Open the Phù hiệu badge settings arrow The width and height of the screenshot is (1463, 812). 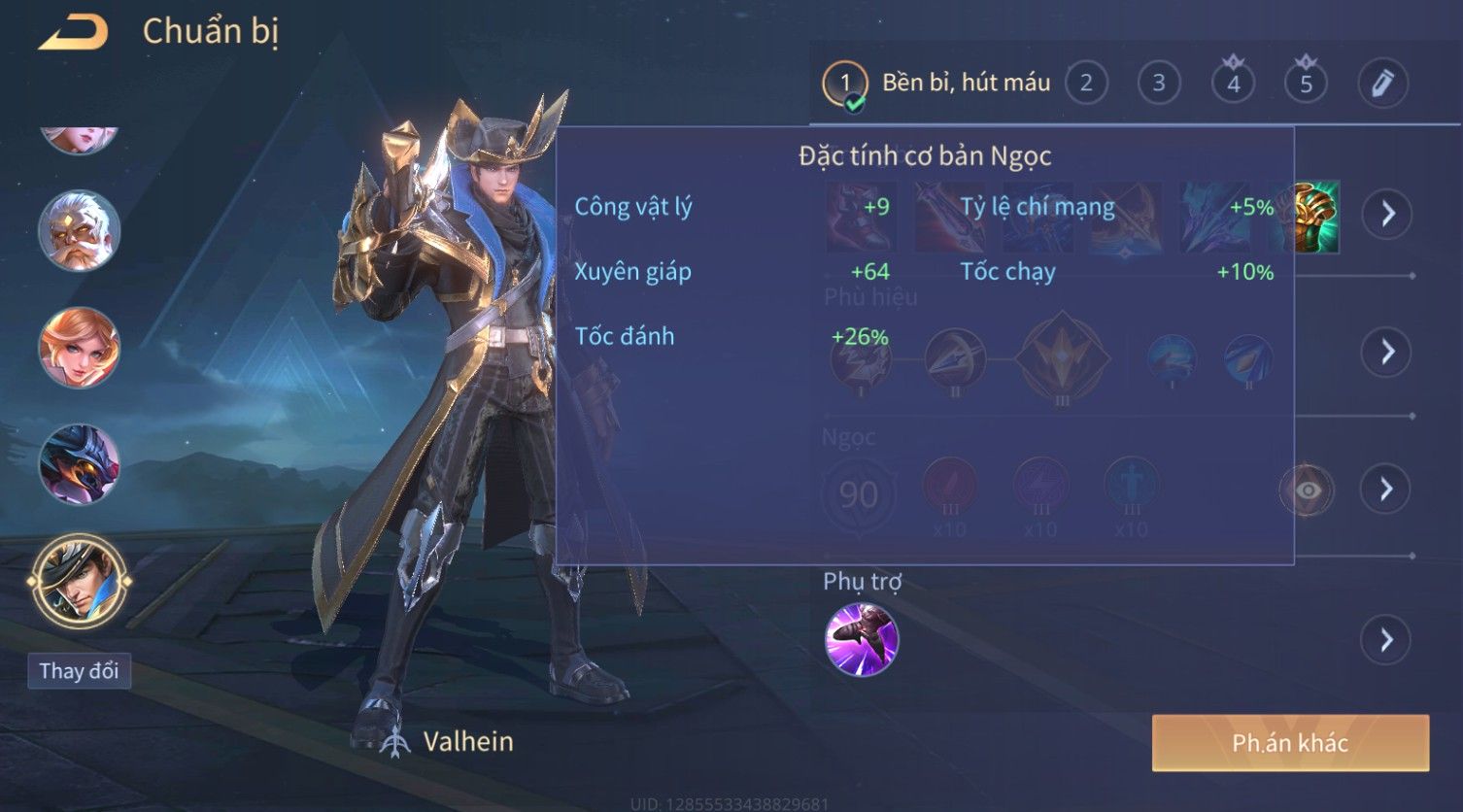click(1387, 352)
